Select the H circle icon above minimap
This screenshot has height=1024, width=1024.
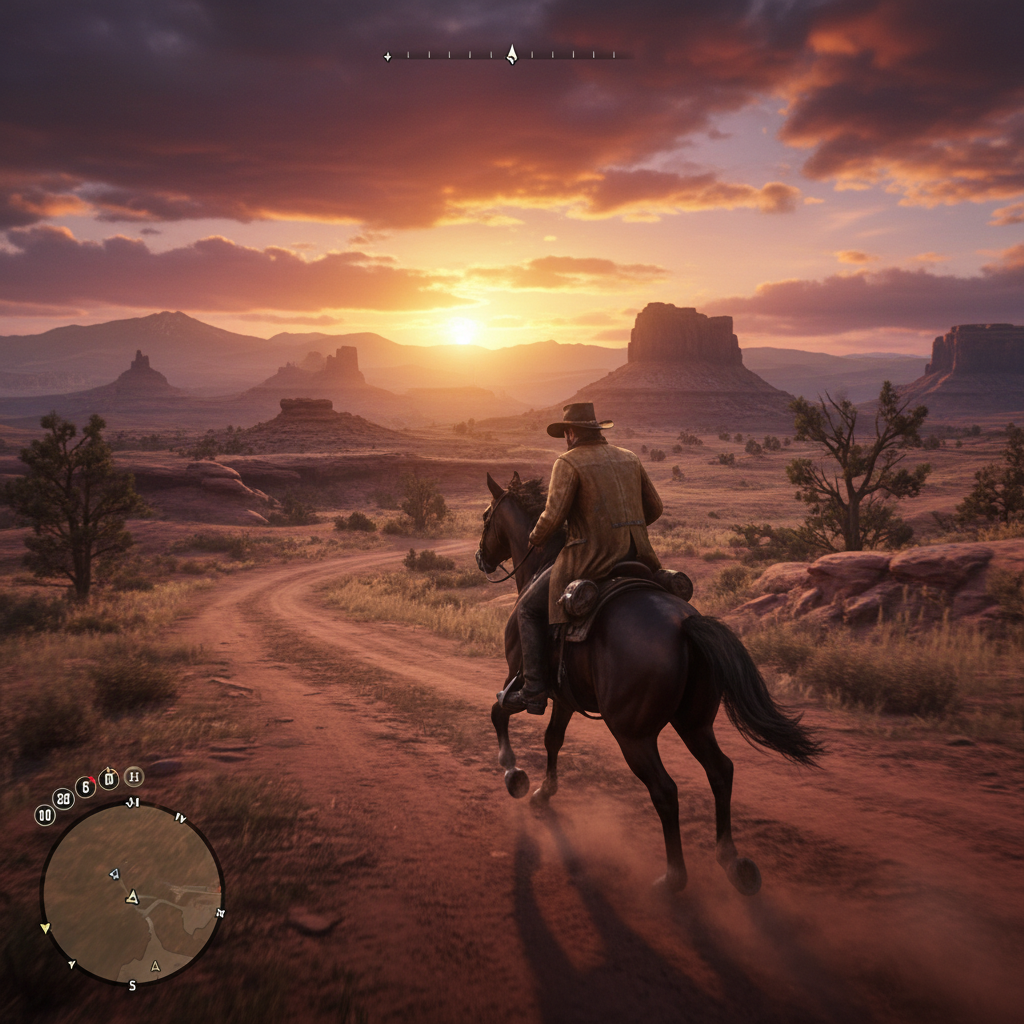point(133,776)
